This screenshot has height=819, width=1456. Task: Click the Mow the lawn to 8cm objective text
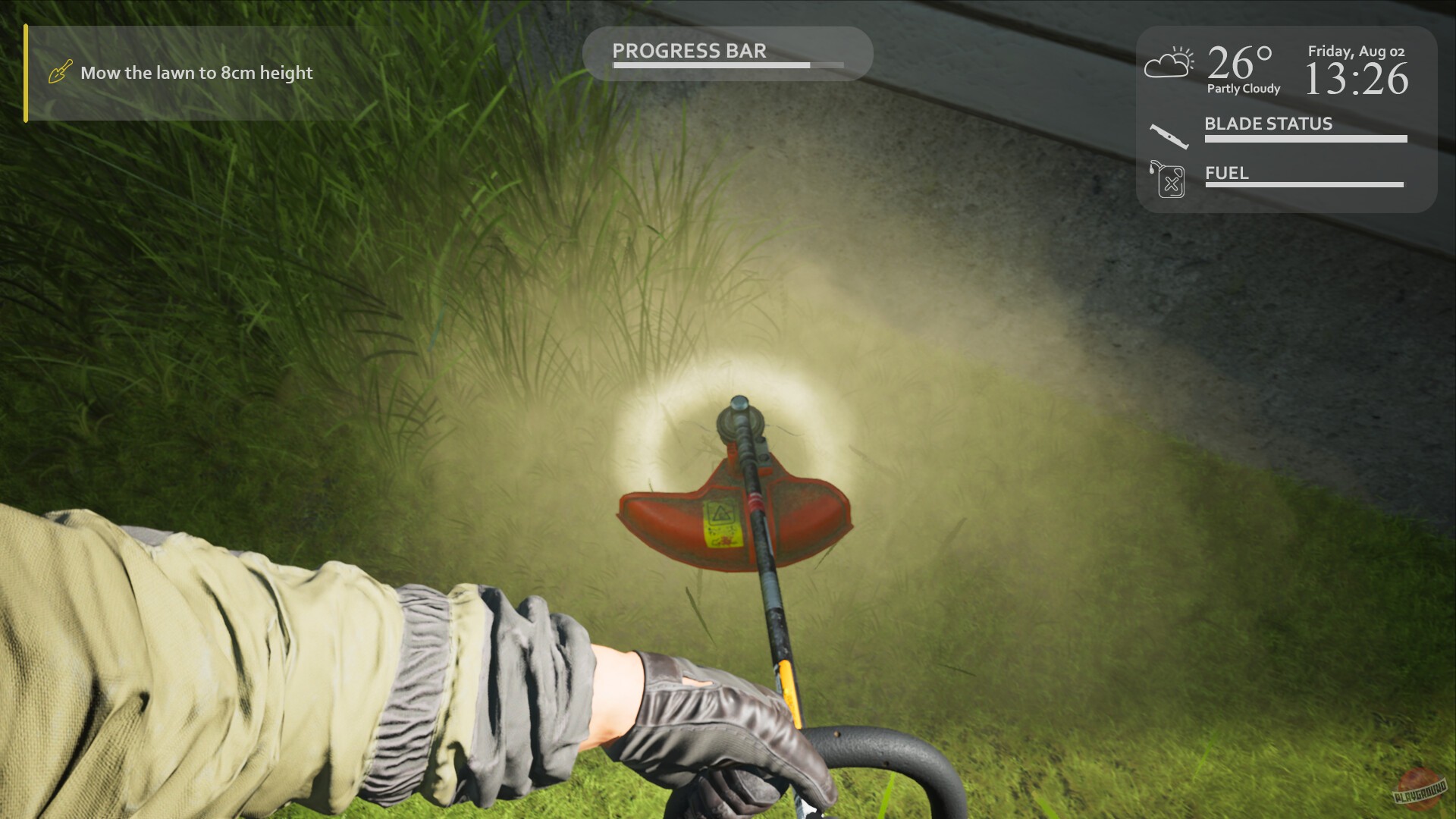pyautogui.click(x=196, y=73)
